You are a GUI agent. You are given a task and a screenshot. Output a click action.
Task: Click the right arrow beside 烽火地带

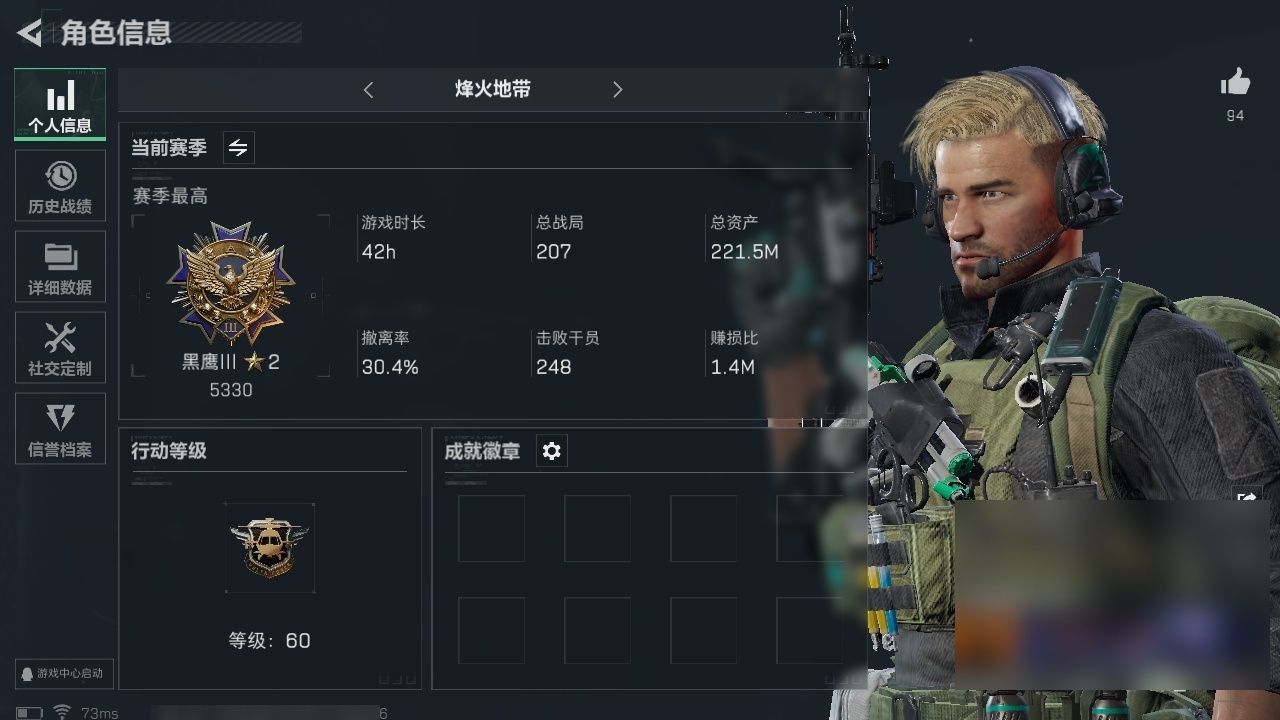[617, 90]
